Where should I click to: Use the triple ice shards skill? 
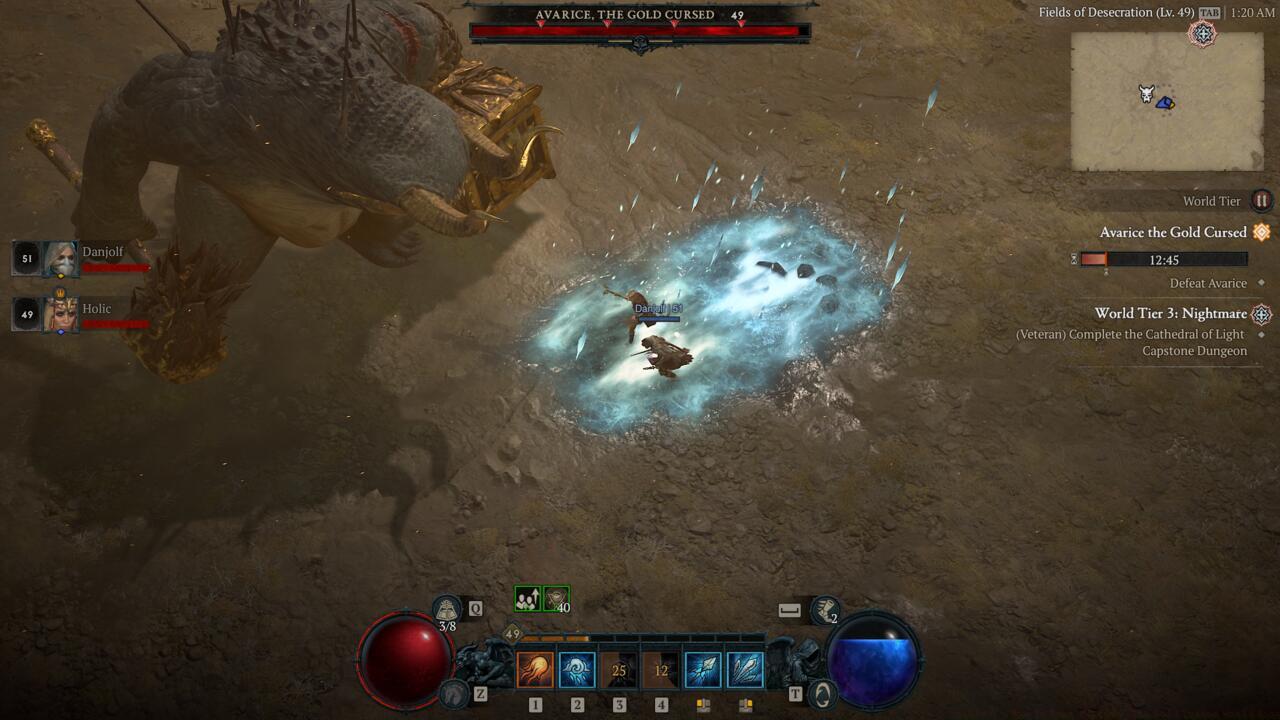coord(745,670)
